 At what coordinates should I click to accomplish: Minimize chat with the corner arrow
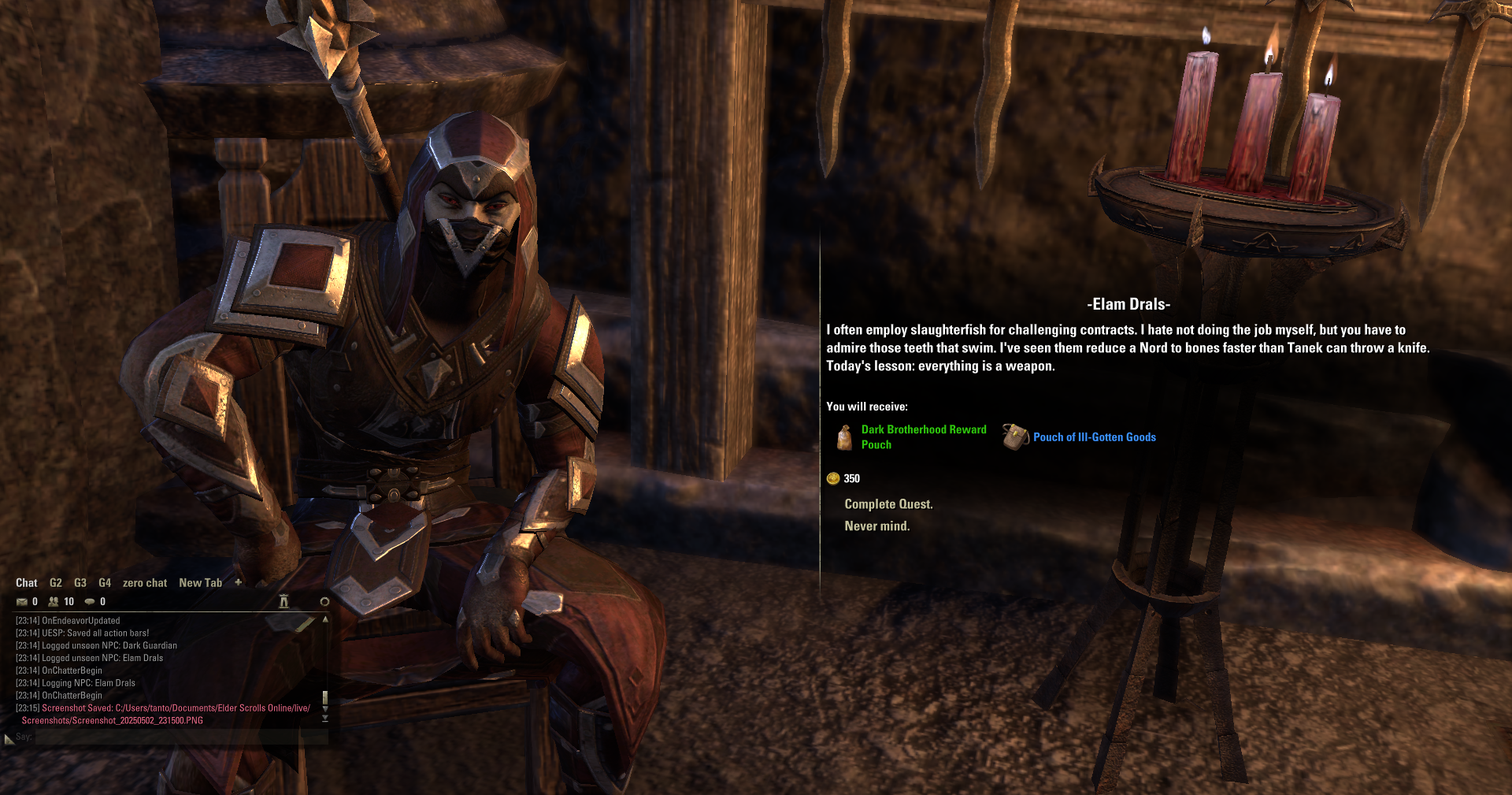click(x=9, y=739)
